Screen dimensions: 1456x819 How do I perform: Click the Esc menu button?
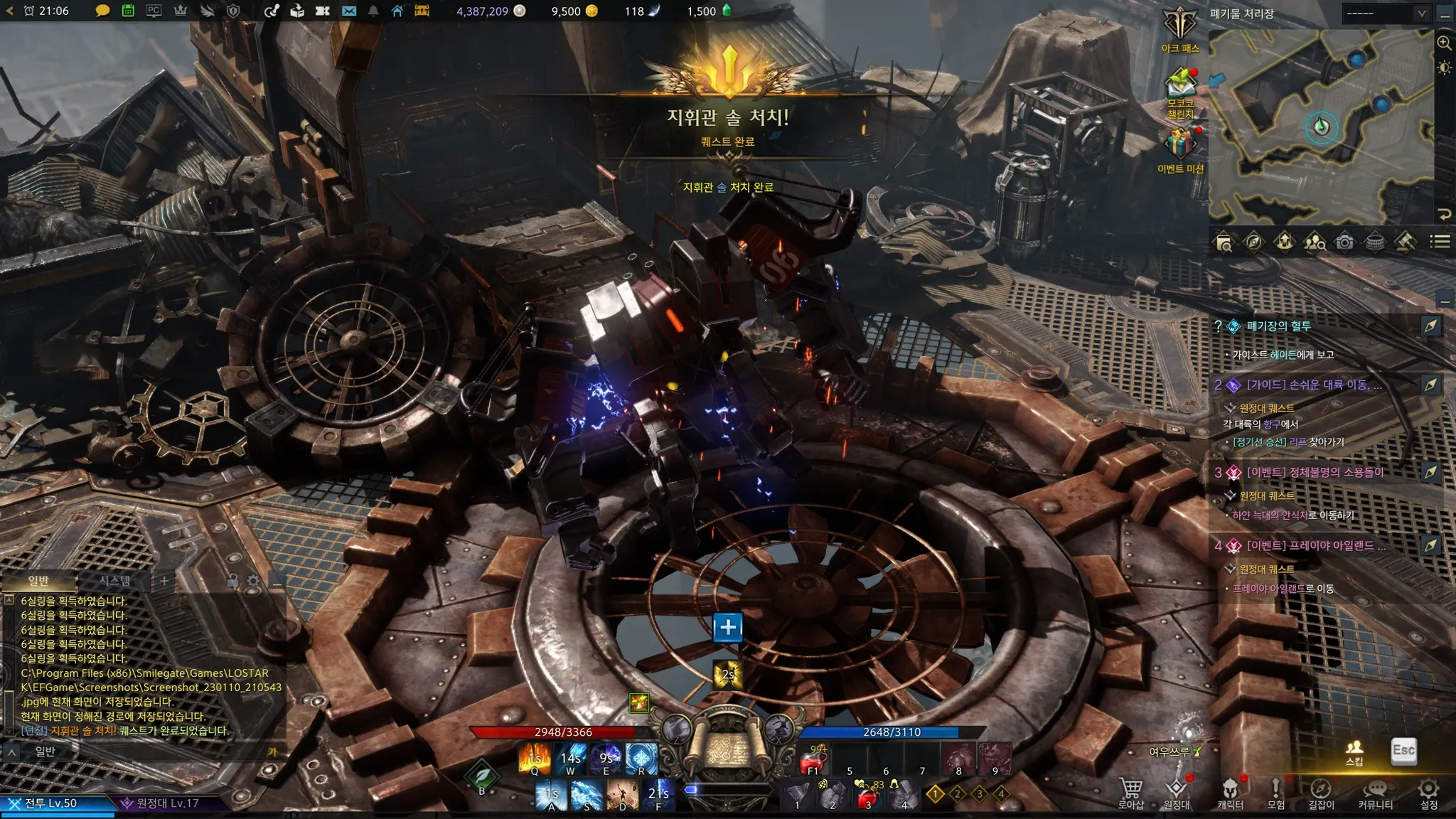tap(1403, 751)
